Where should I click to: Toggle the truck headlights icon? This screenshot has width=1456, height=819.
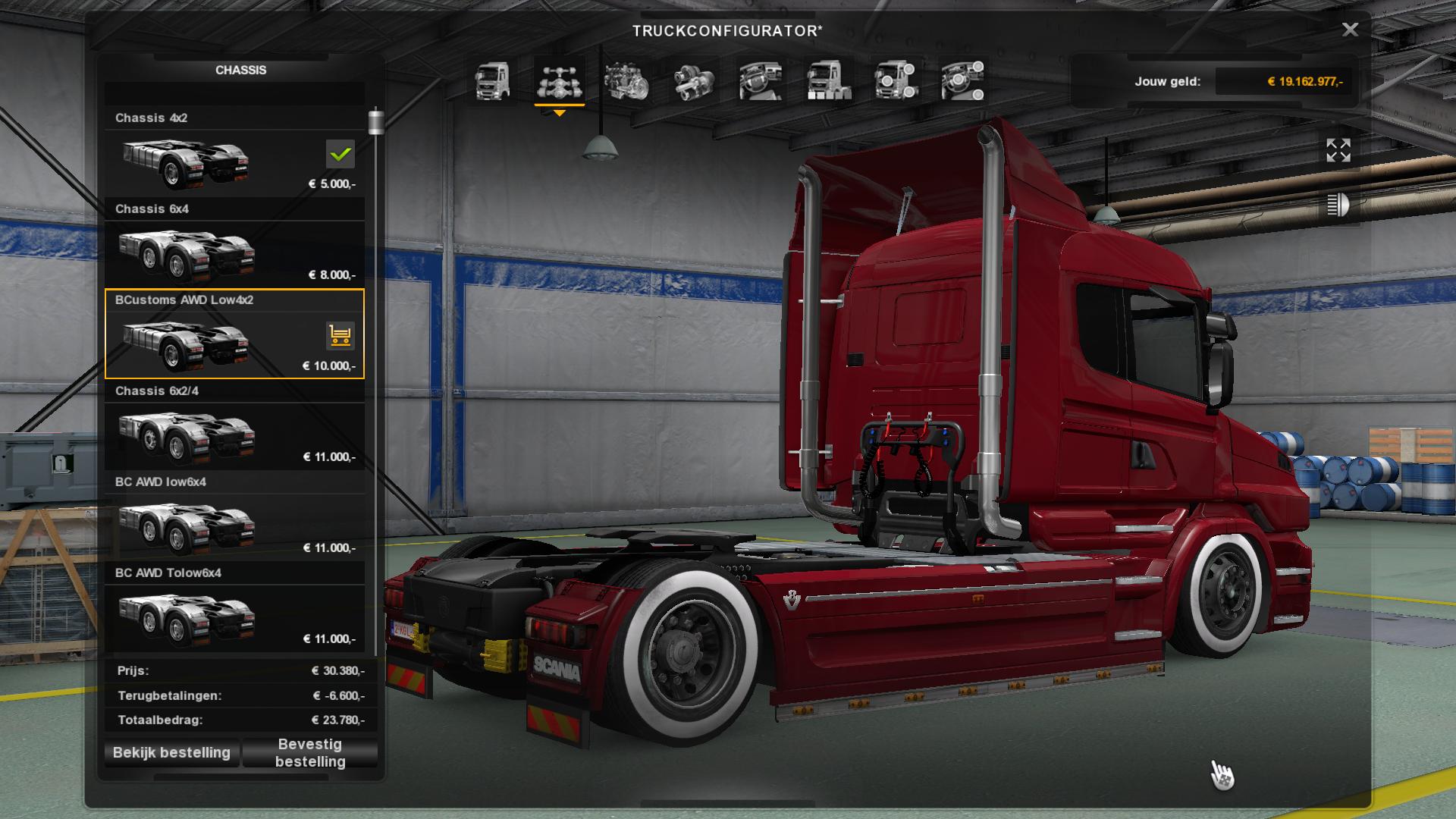coord(1338,205)
